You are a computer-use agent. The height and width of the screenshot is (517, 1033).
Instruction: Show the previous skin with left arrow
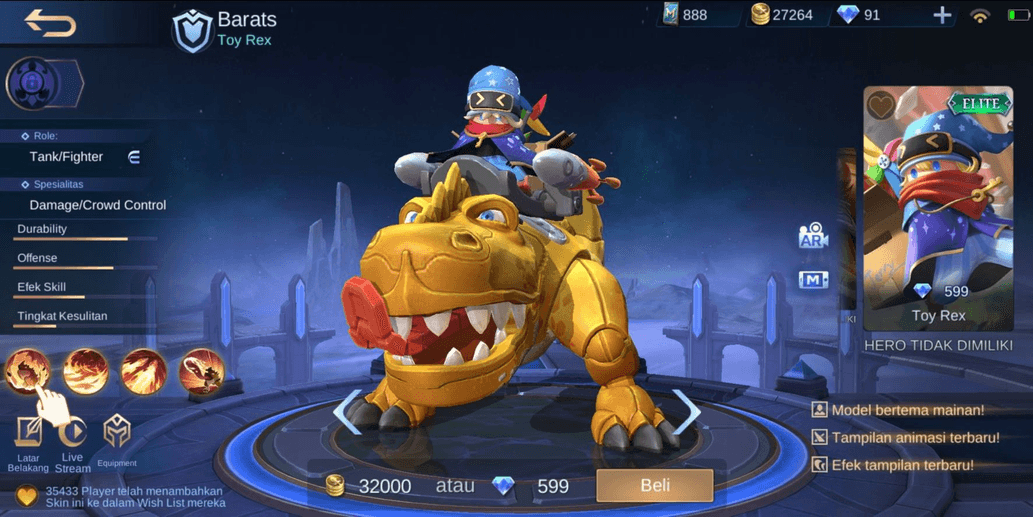347,411
